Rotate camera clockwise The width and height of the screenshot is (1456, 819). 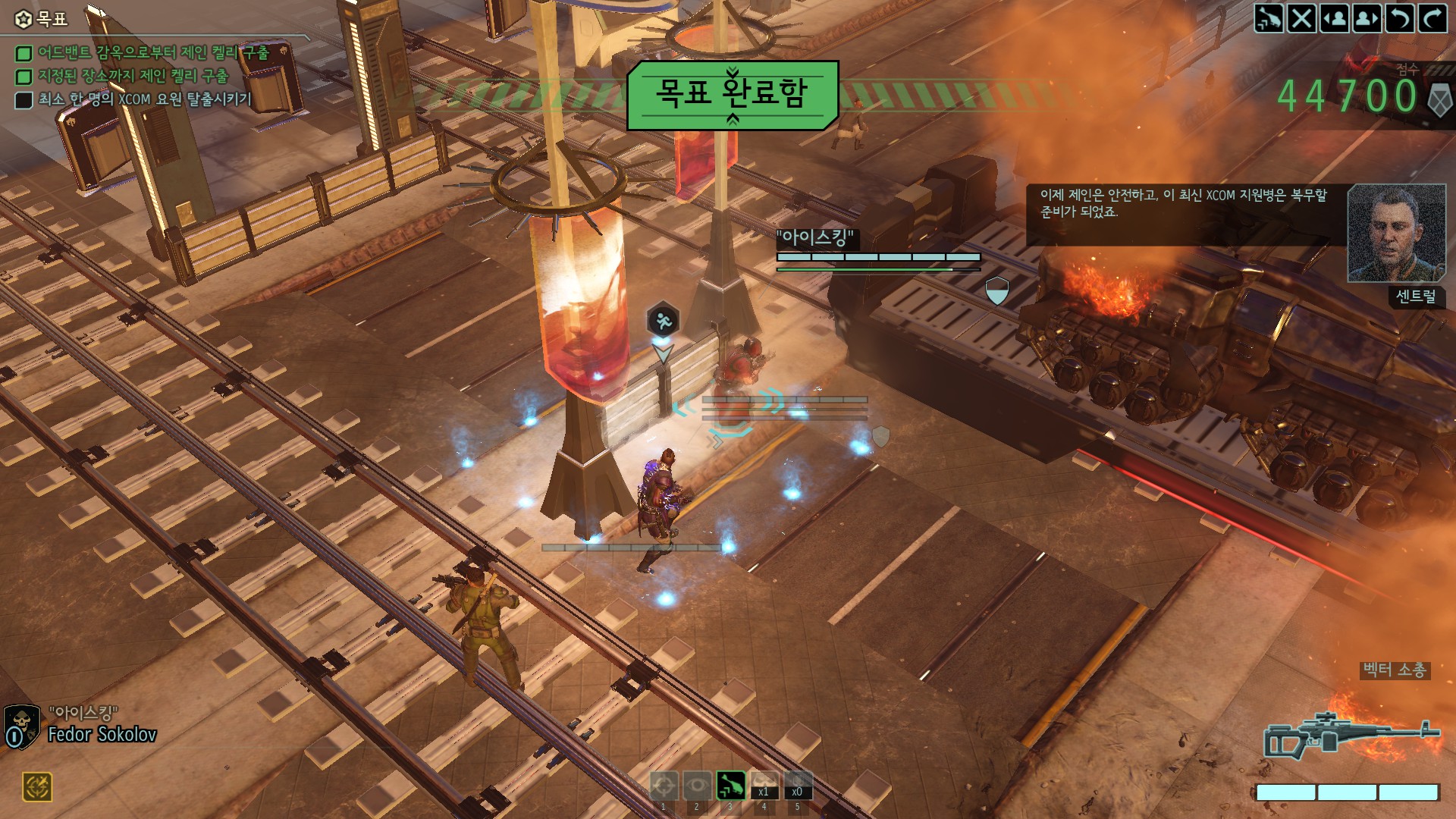pos(1432,18)
